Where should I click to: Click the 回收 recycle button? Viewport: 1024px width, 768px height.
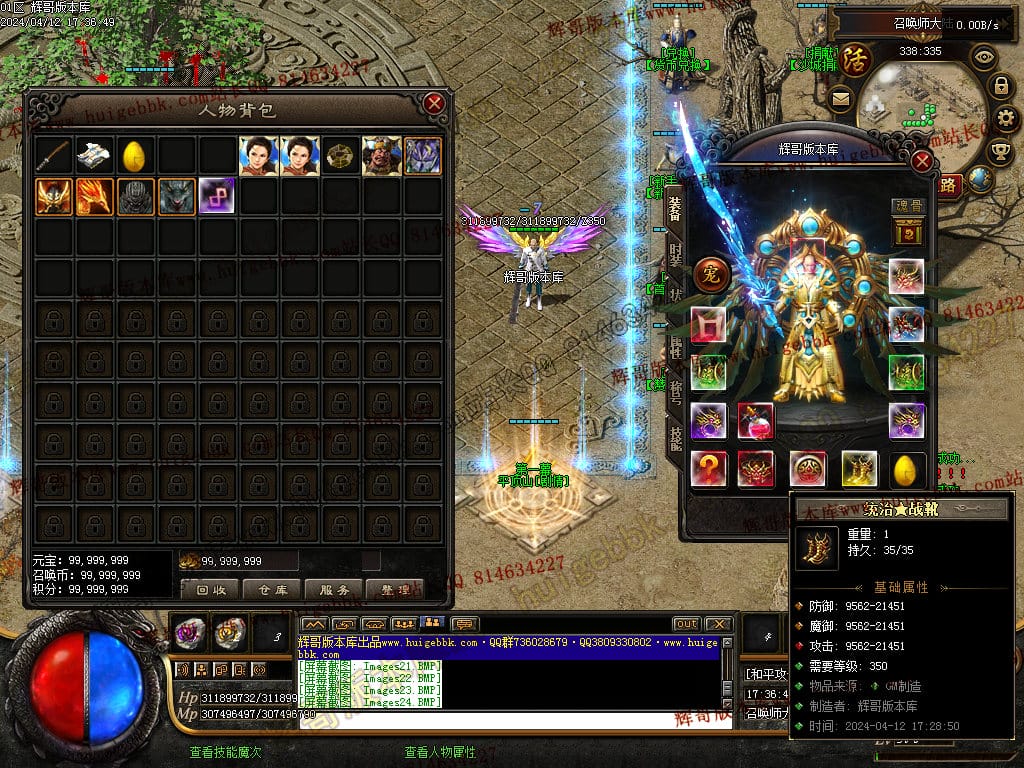210,590
